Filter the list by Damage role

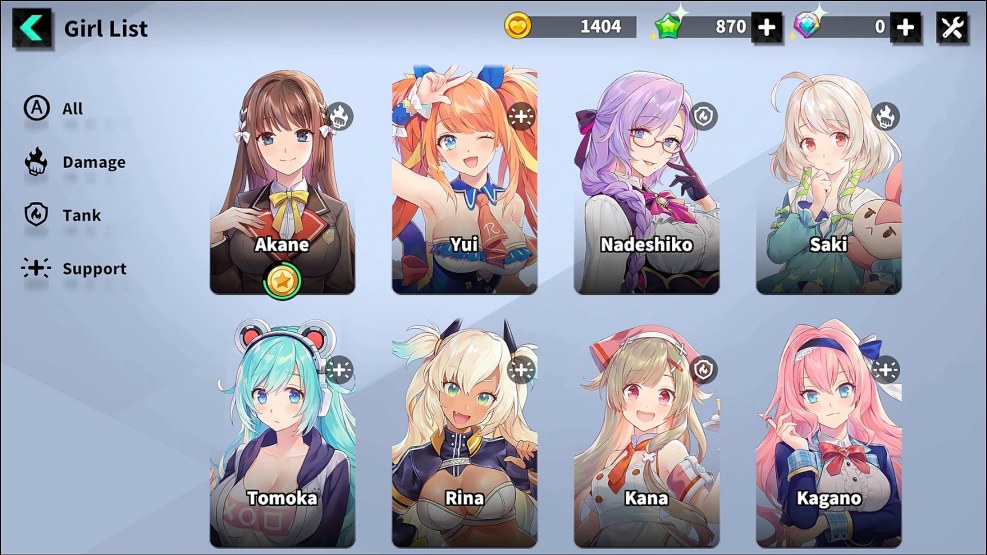point(75,162)
